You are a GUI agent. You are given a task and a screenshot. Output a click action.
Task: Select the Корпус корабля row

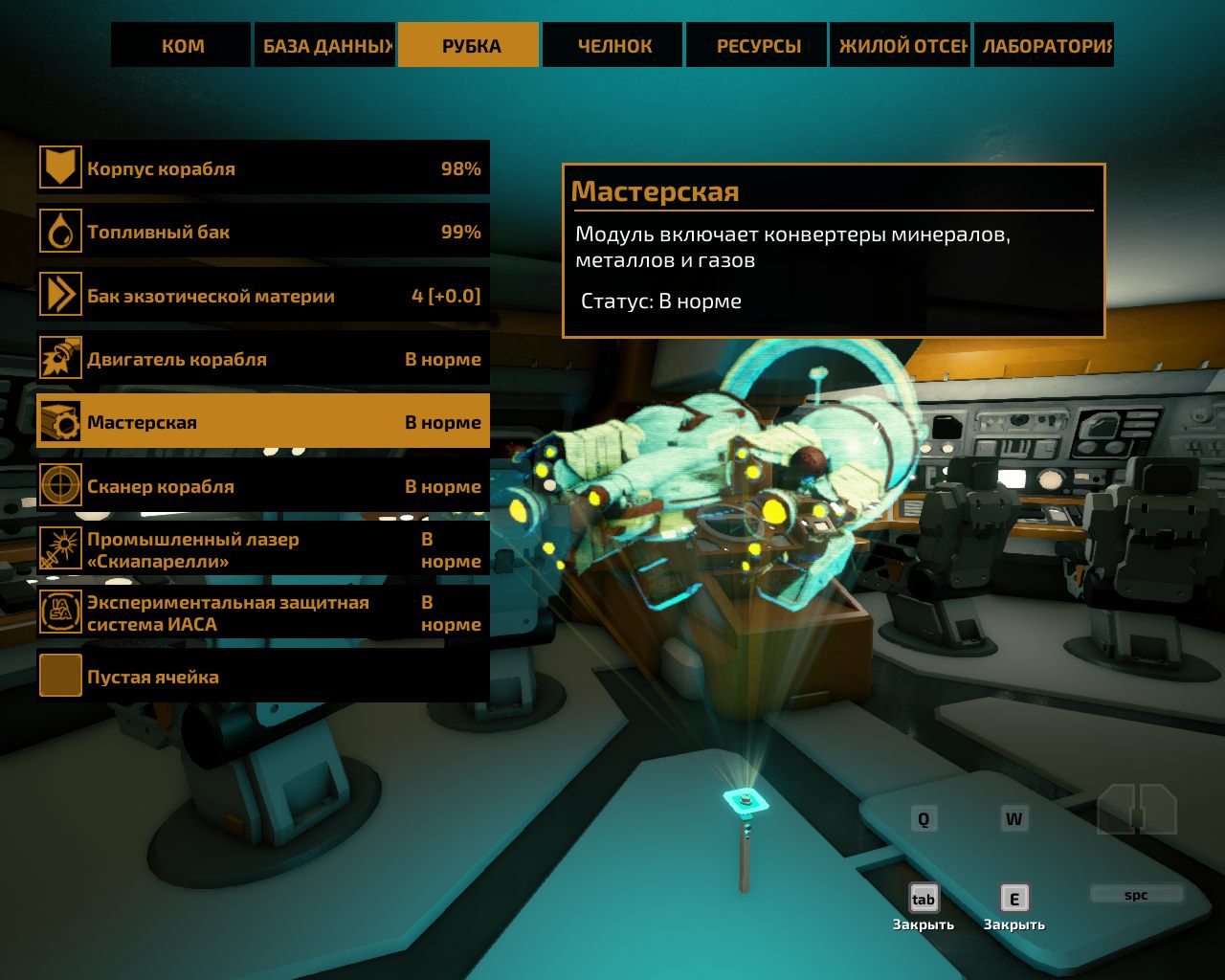[263, 168]
